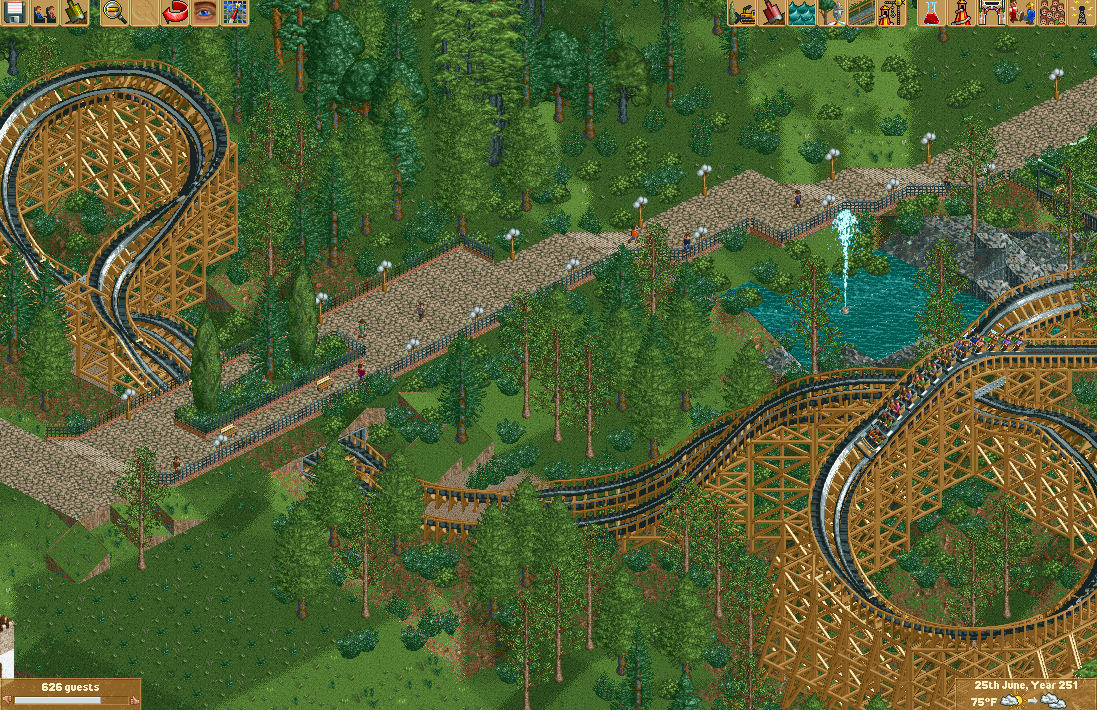Image resolution: width=1097 pixels, height=710 pixels.
Task: Open the staff list window
Action: (x=1022, y=13)
